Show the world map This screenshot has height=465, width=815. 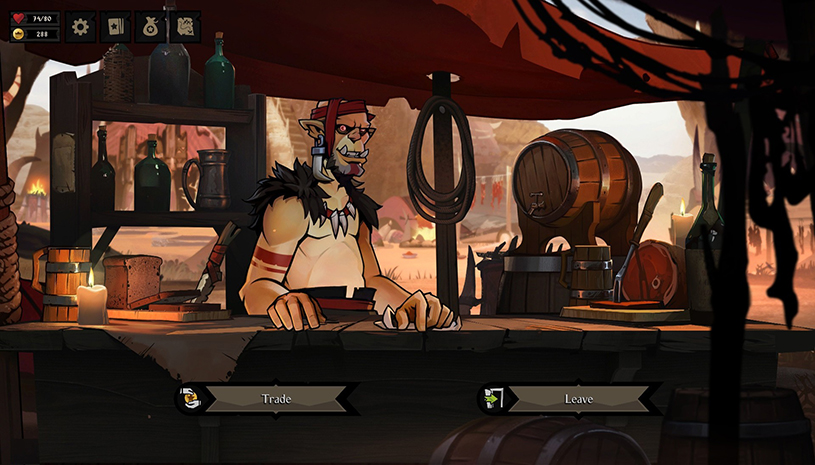click(184, 27)
